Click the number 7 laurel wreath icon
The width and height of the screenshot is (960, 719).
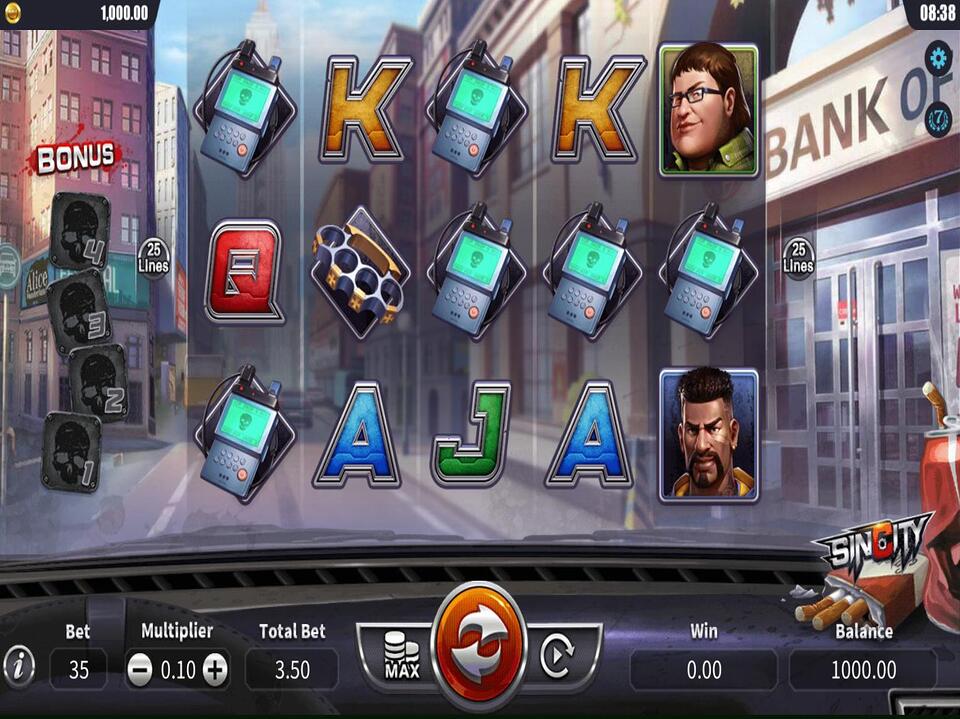938,119
